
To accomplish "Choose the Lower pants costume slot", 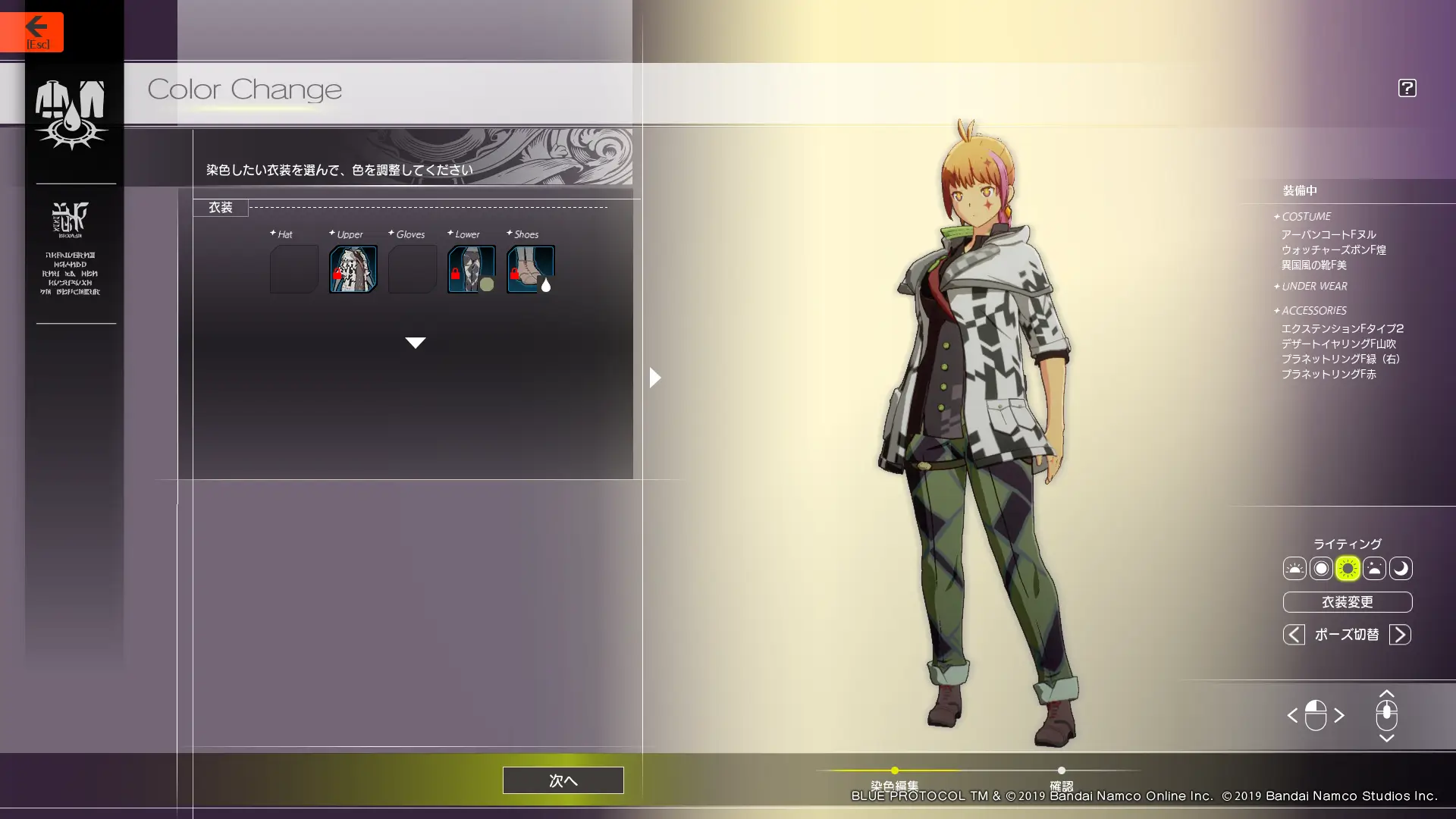I will click(x=471, y=269).
